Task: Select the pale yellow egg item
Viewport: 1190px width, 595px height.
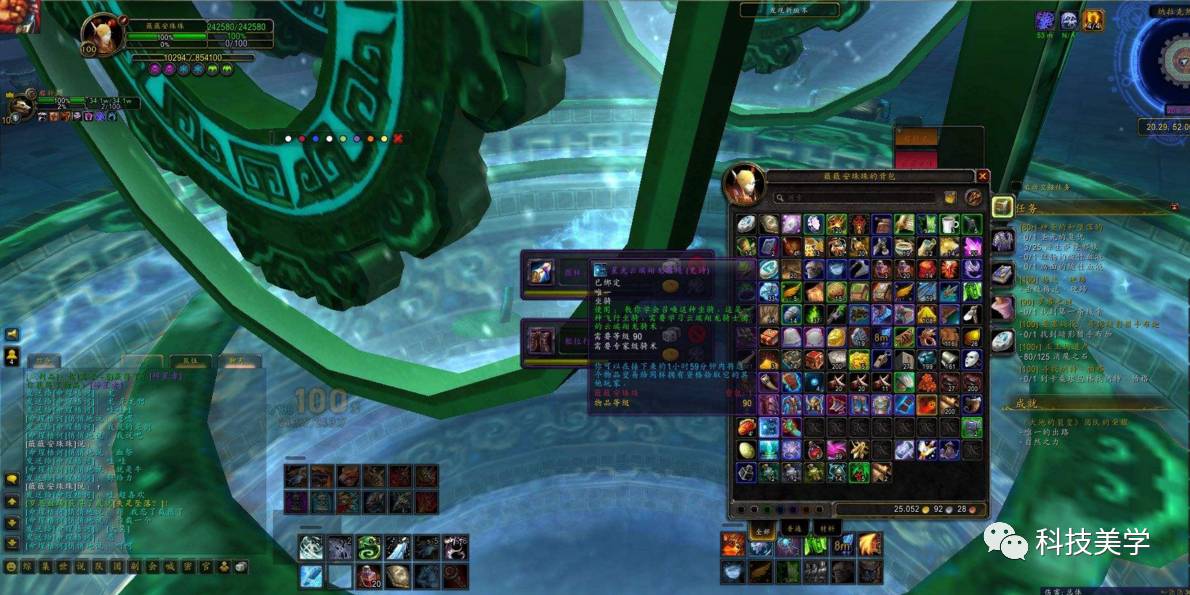Action: (x=747, y=449)
